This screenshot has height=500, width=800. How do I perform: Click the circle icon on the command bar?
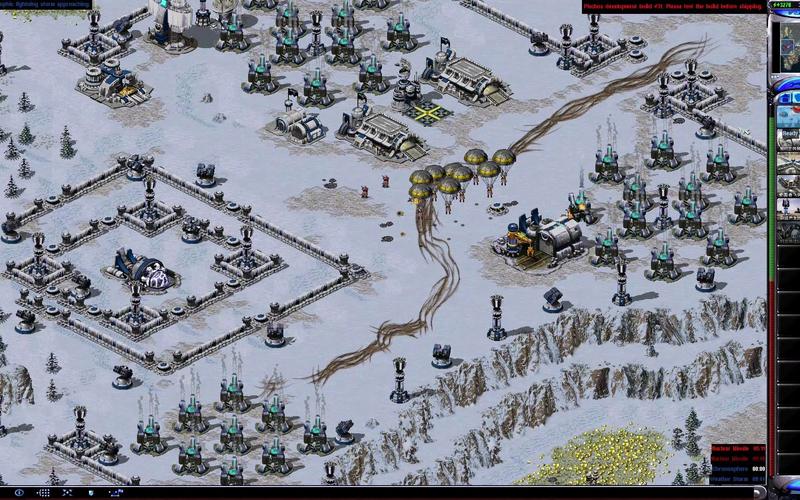(19, 493)
